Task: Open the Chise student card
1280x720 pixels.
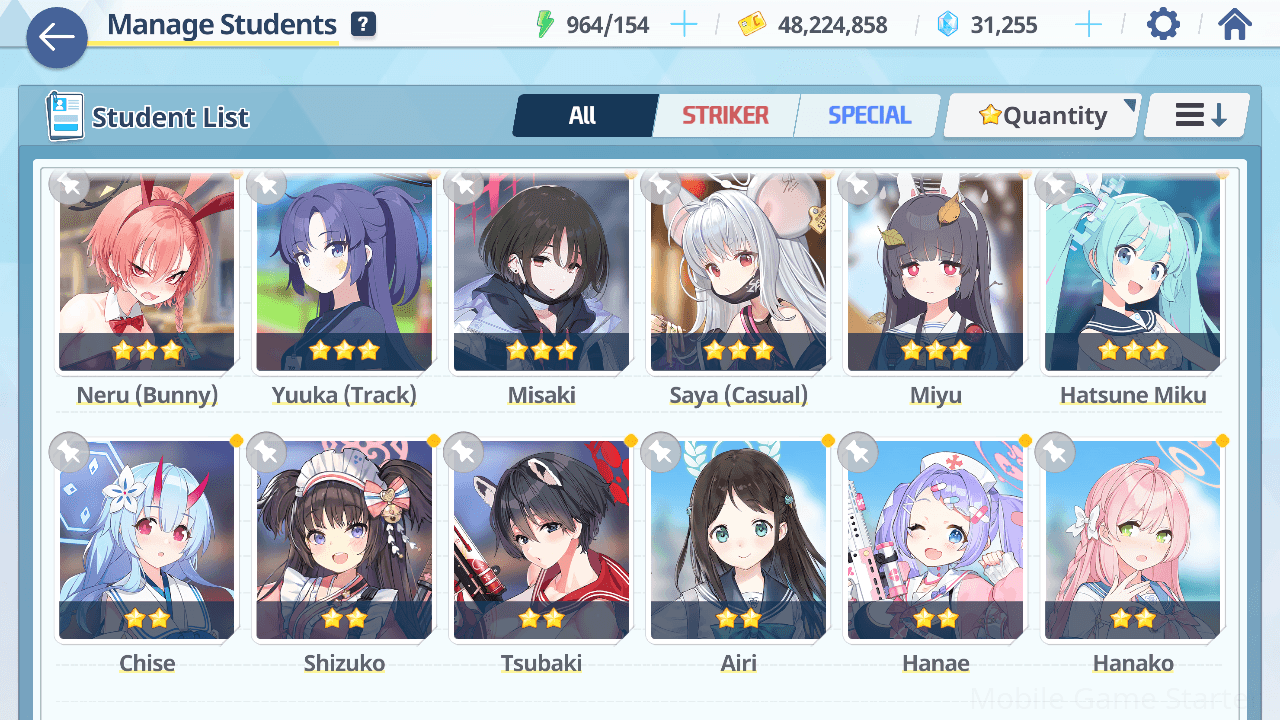Action: pos(147,540)
